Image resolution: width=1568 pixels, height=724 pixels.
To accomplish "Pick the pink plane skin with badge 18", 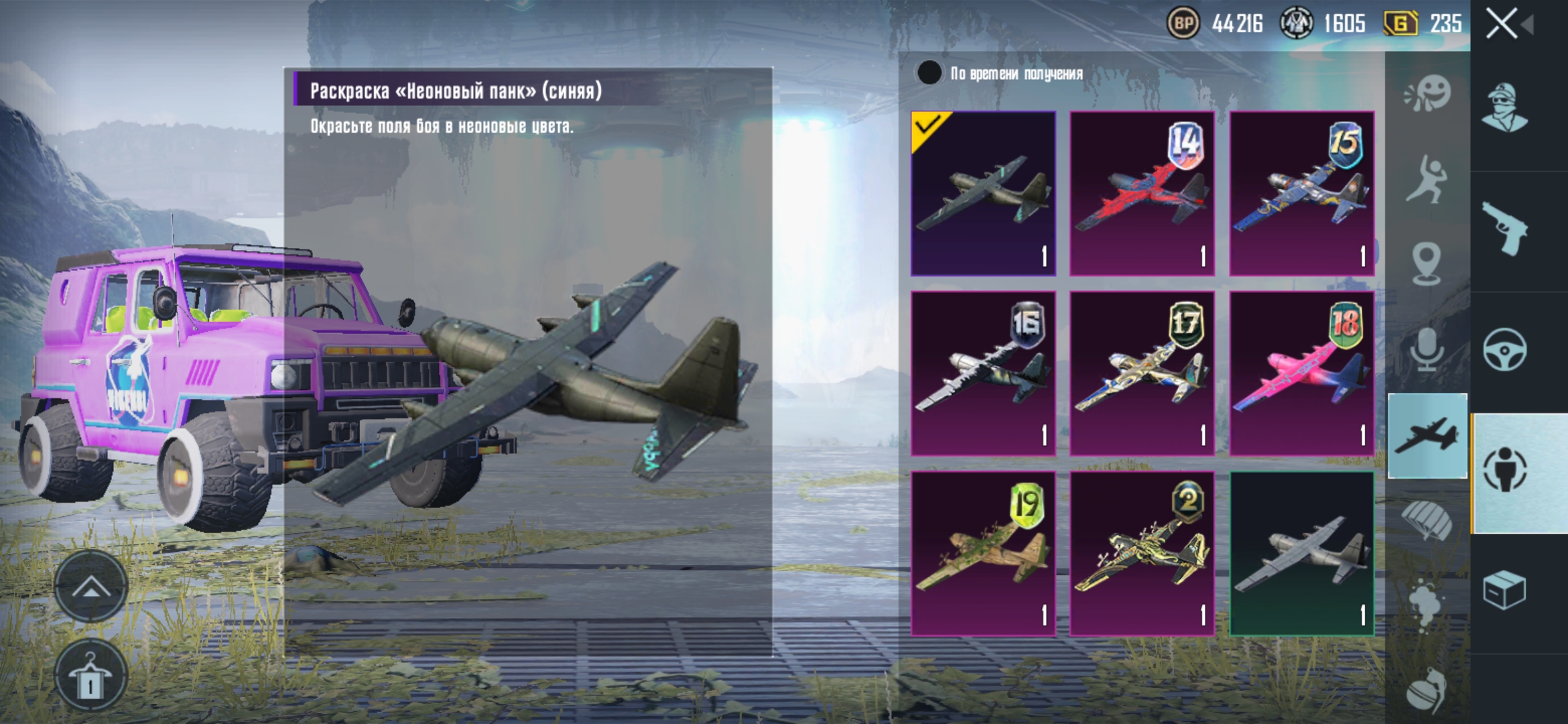I will pyautogui.click(x=1301, y=373).
